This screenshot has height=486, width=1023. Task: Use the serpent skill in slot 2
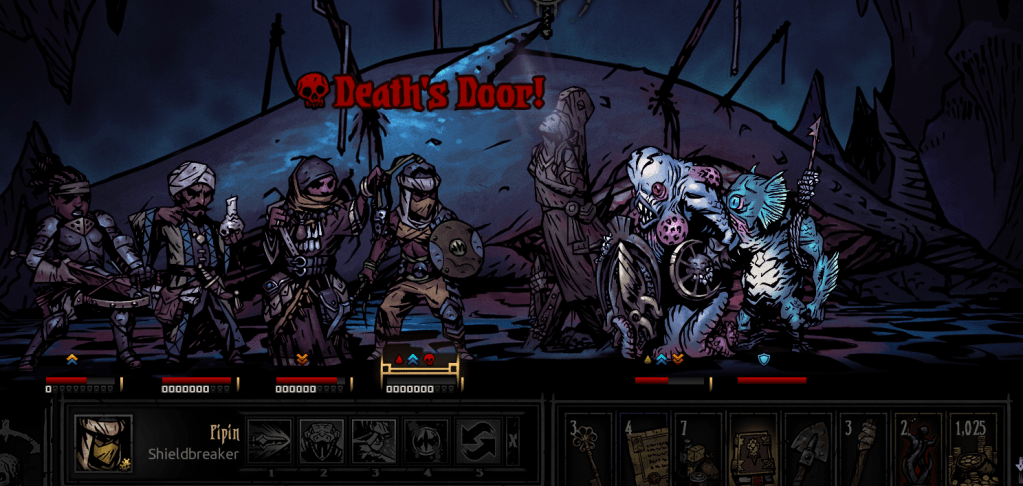tap(322, 441)
